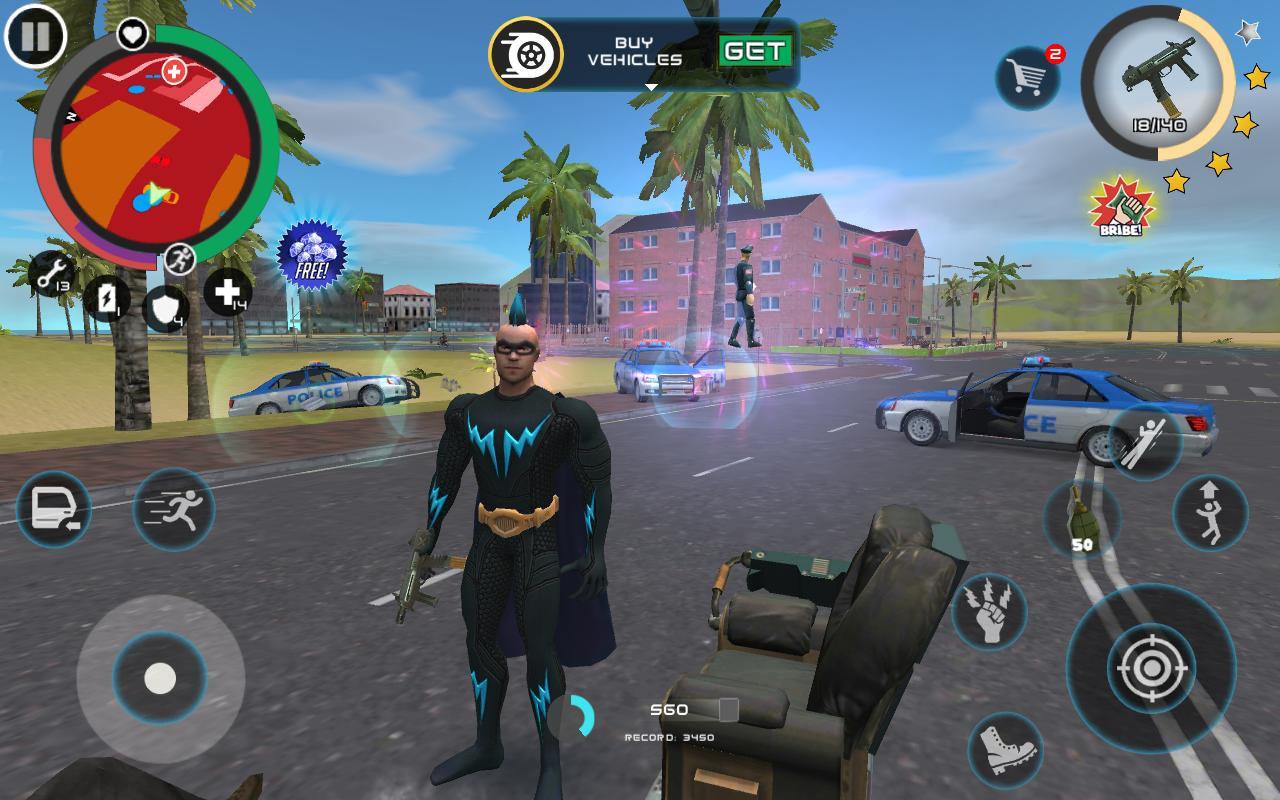Tap the enter vehicle door icon
The image size is (1280, 800).
point(54,510)
